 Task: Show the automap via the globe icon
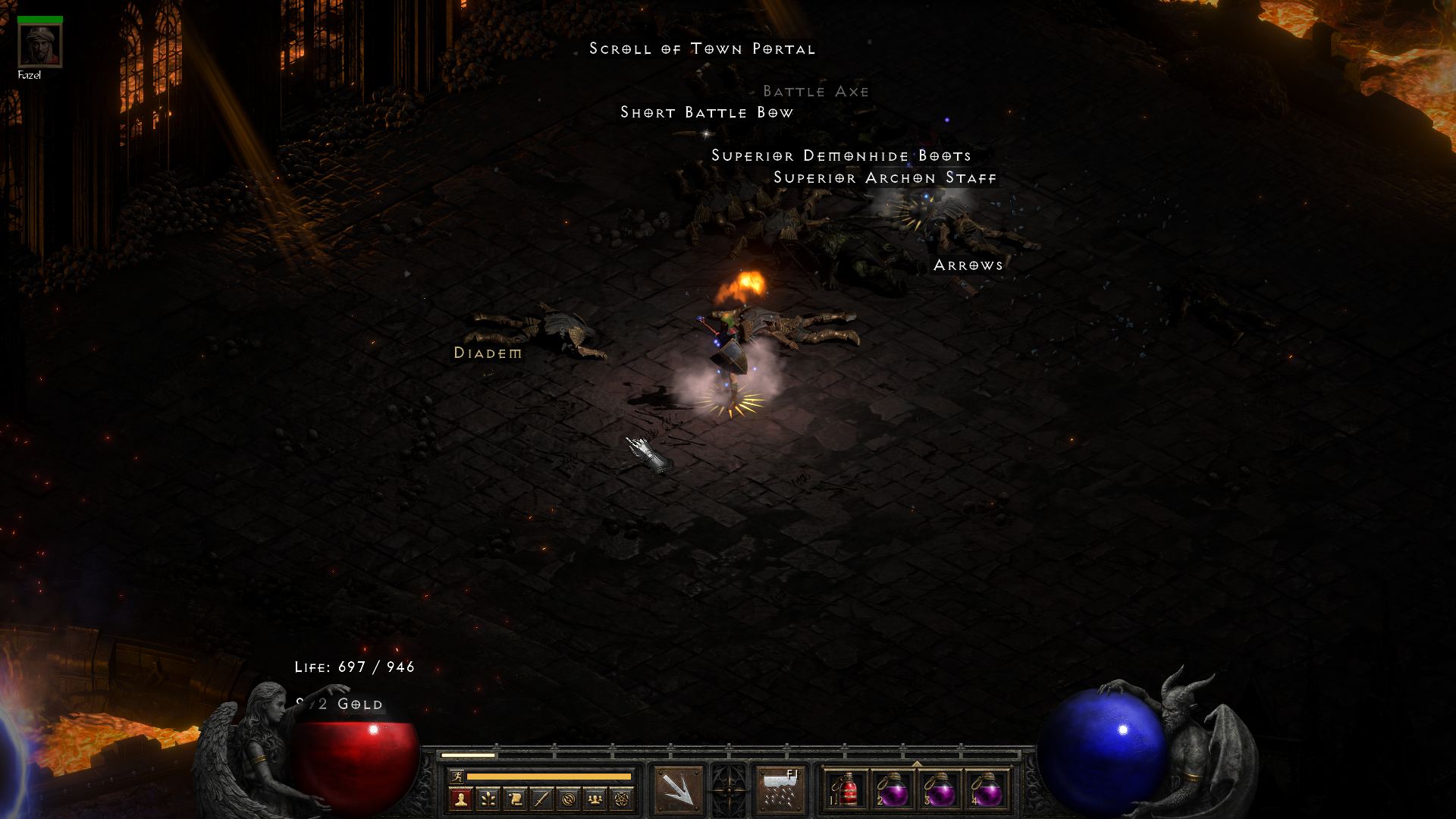click(x=569, y=799)
